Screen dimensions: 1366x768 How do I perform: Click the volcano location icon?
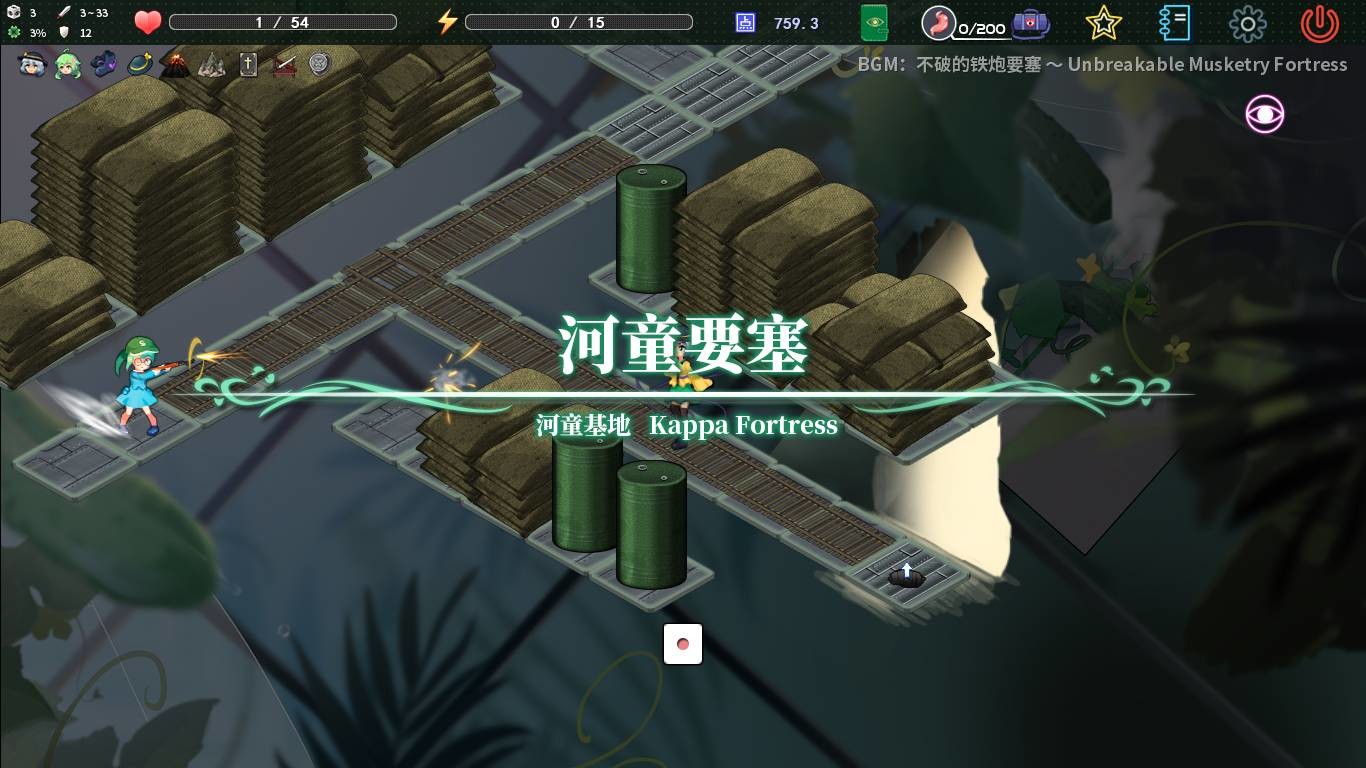(x=176, y=64)
